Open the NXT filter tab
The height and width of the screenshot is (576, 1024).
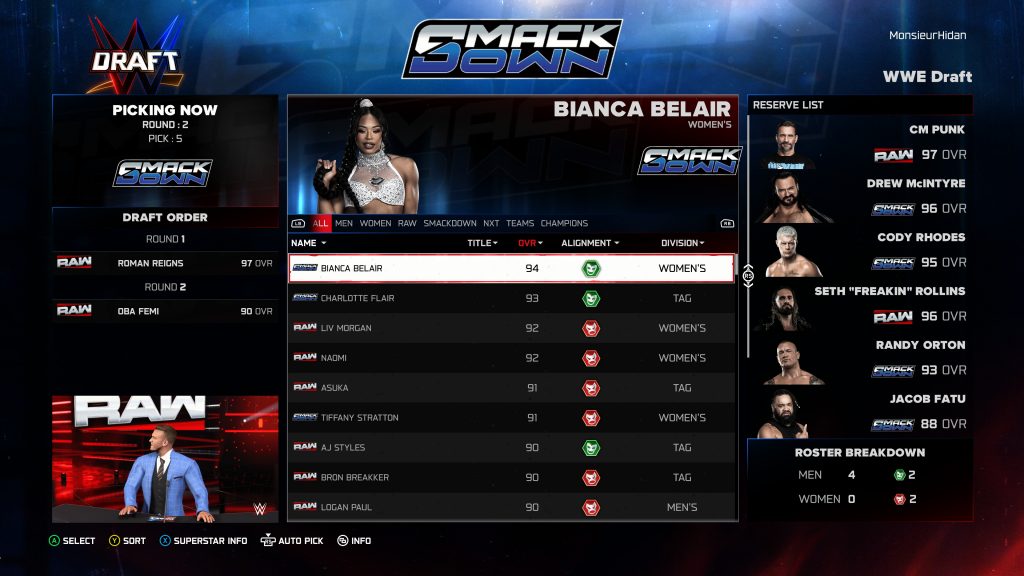click(x=491, y=224)
